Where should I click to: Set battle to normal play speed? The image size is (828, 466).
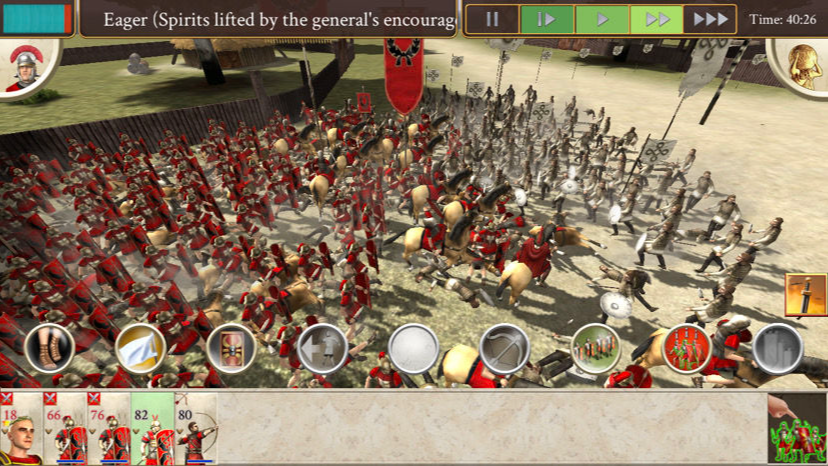[x=602, y=19]
